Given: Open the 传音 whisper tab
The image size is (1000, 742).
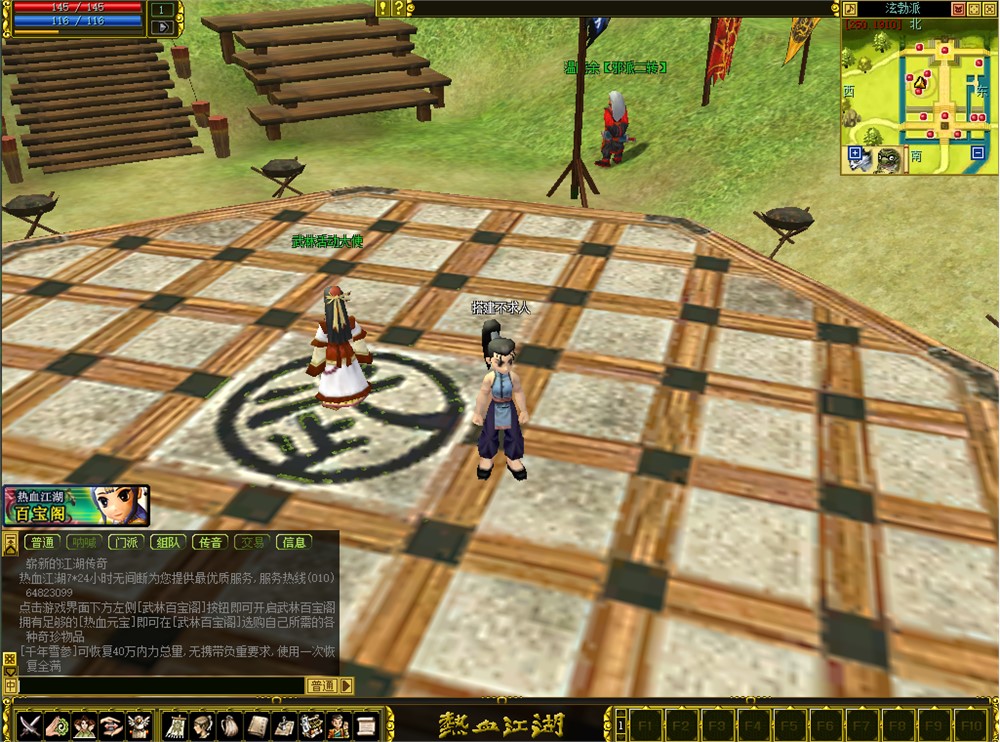Looking at the screenshot, I should 210,543.
